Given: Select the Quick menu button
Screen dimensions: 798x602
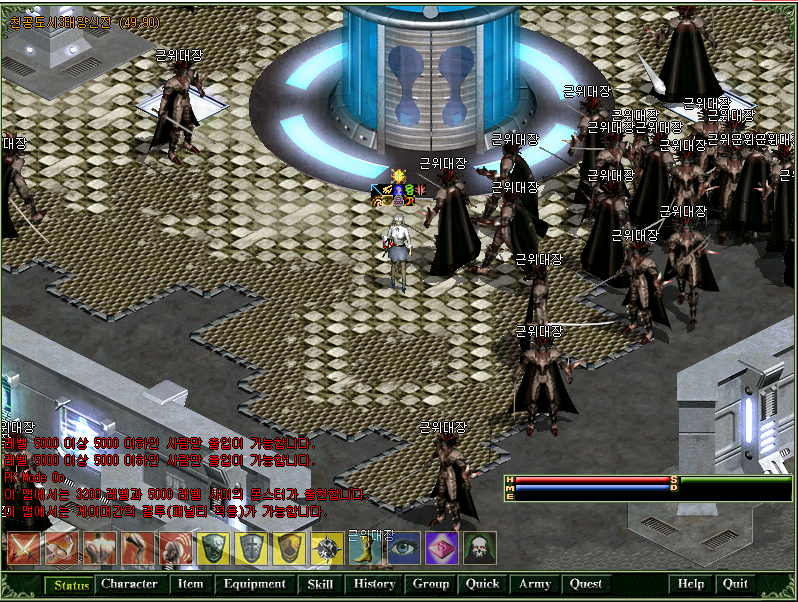Looking at the screenshot, I should click(x=483, y=584).
